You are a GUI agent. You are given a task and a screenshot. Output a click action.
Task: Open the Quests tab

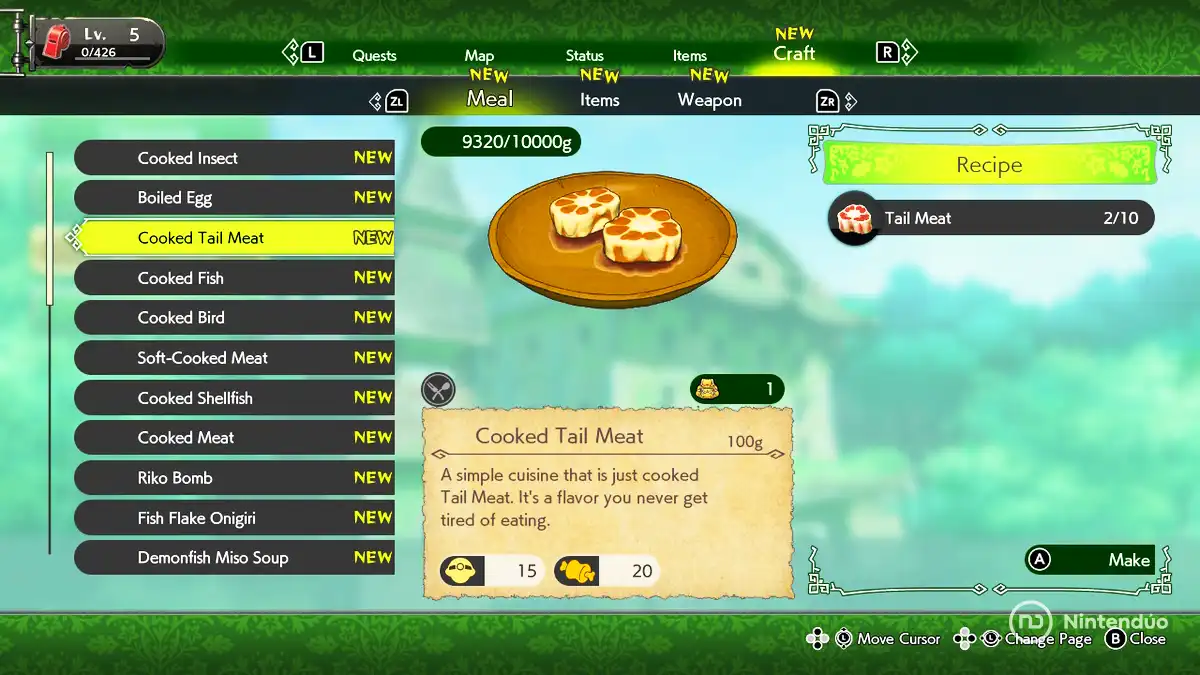374,56
